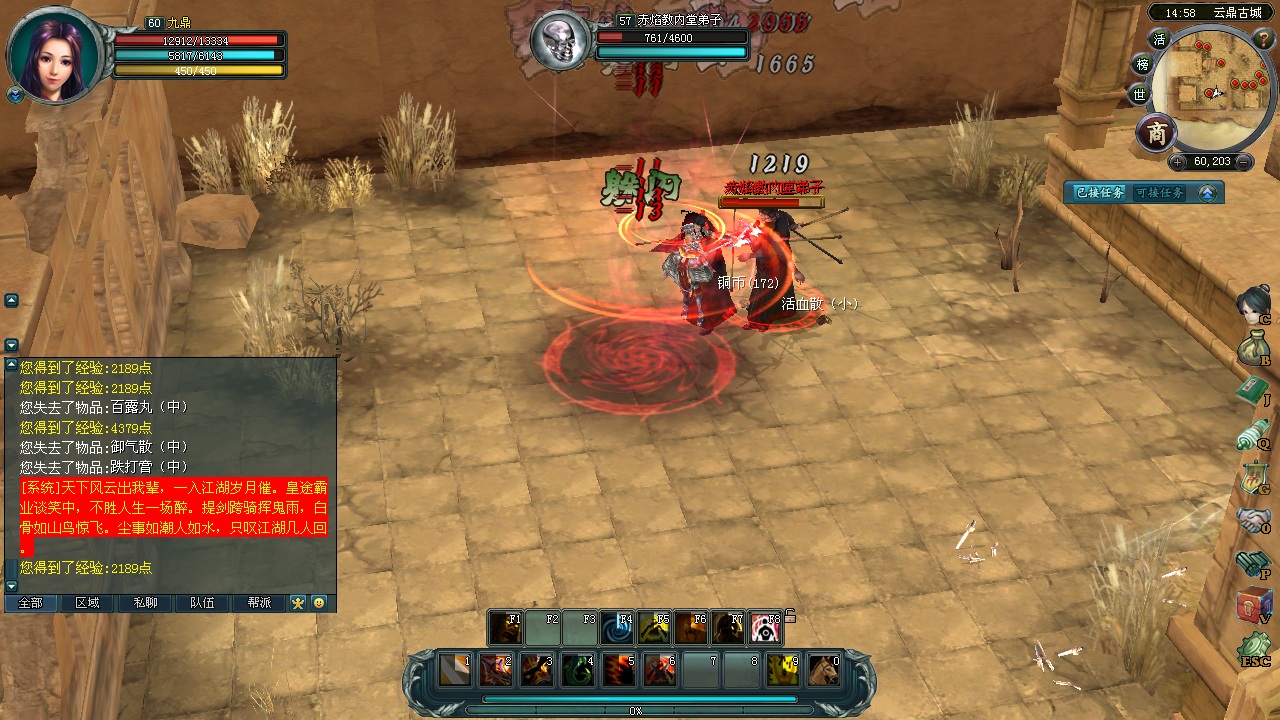This screenshot has height=720, width=1280.
Task: Activate the green serpent skill in slot 4
Action: click(577, 669)
